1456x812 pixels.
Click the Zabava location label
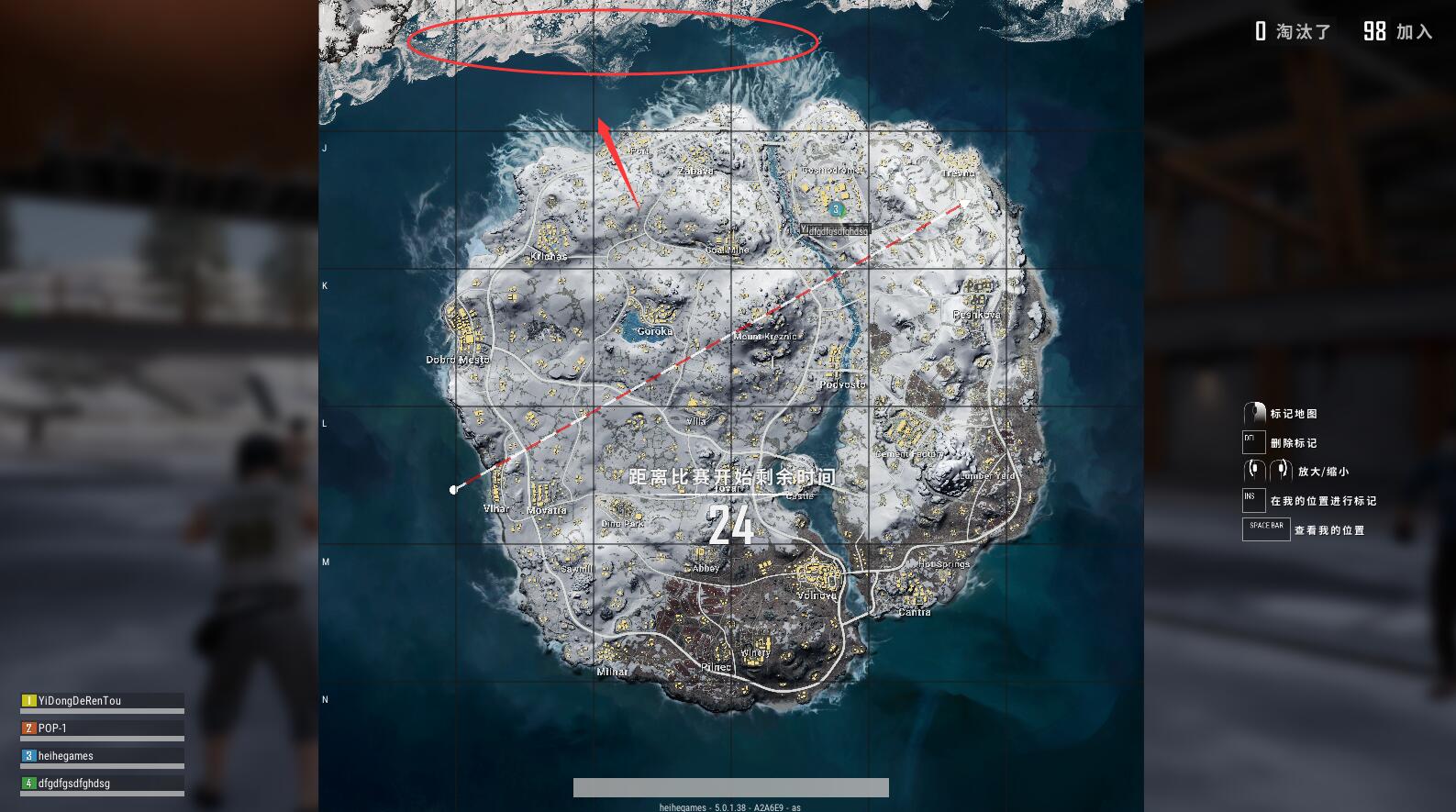coord(695,171)
